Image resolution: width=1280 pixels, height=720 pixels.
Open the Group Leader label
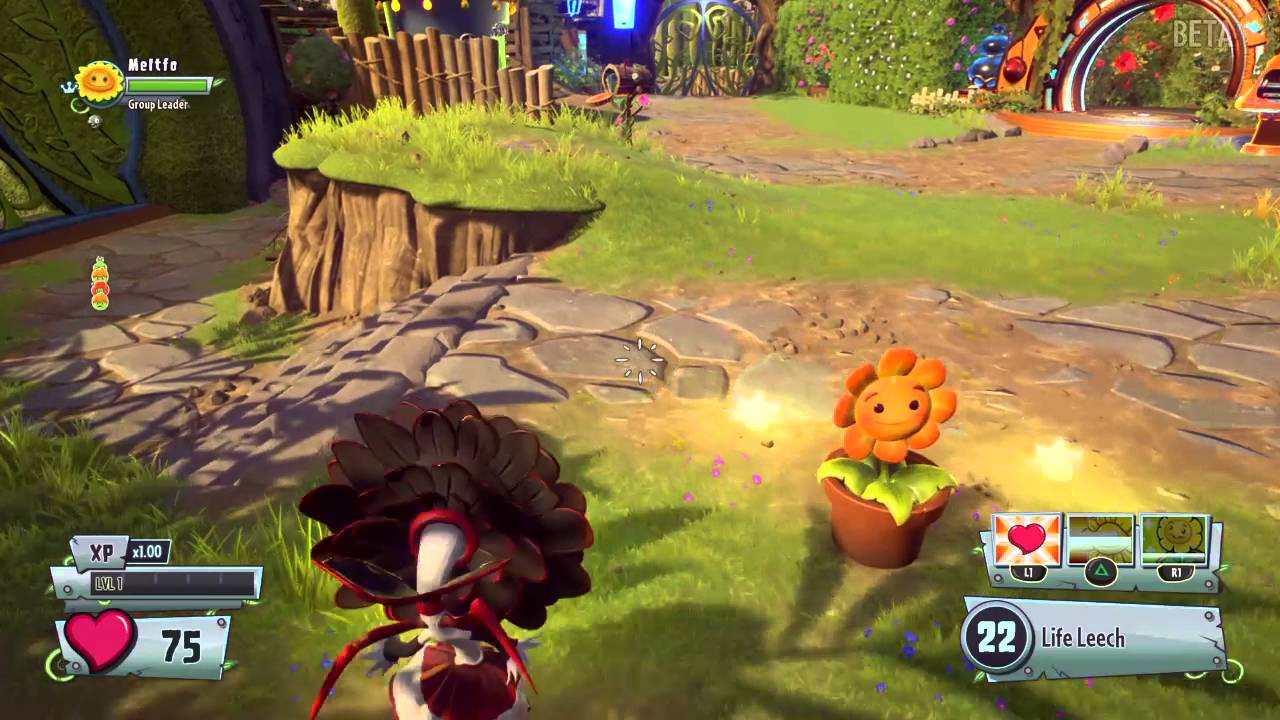click(157, 105)
